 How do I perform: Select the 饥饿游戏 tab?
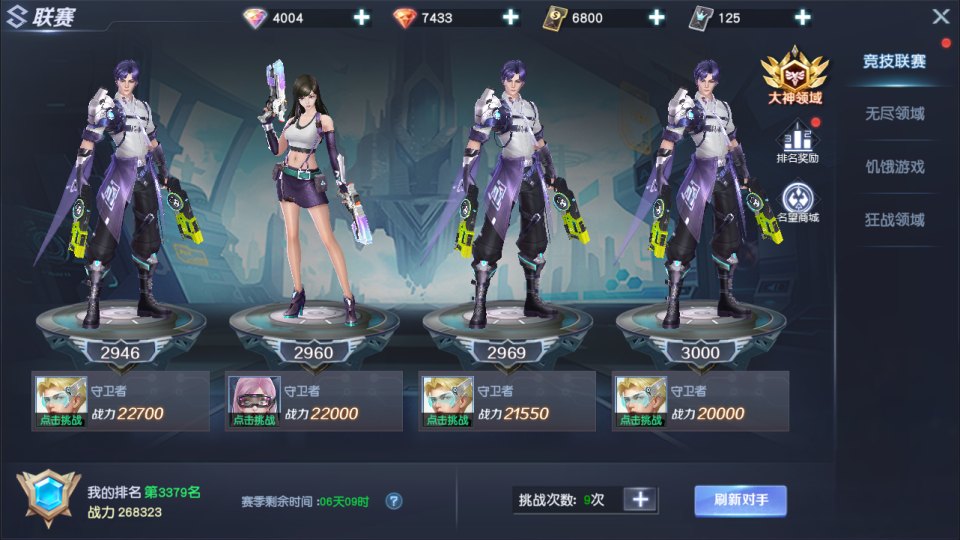pyautogui.click(x=894, y=167)
